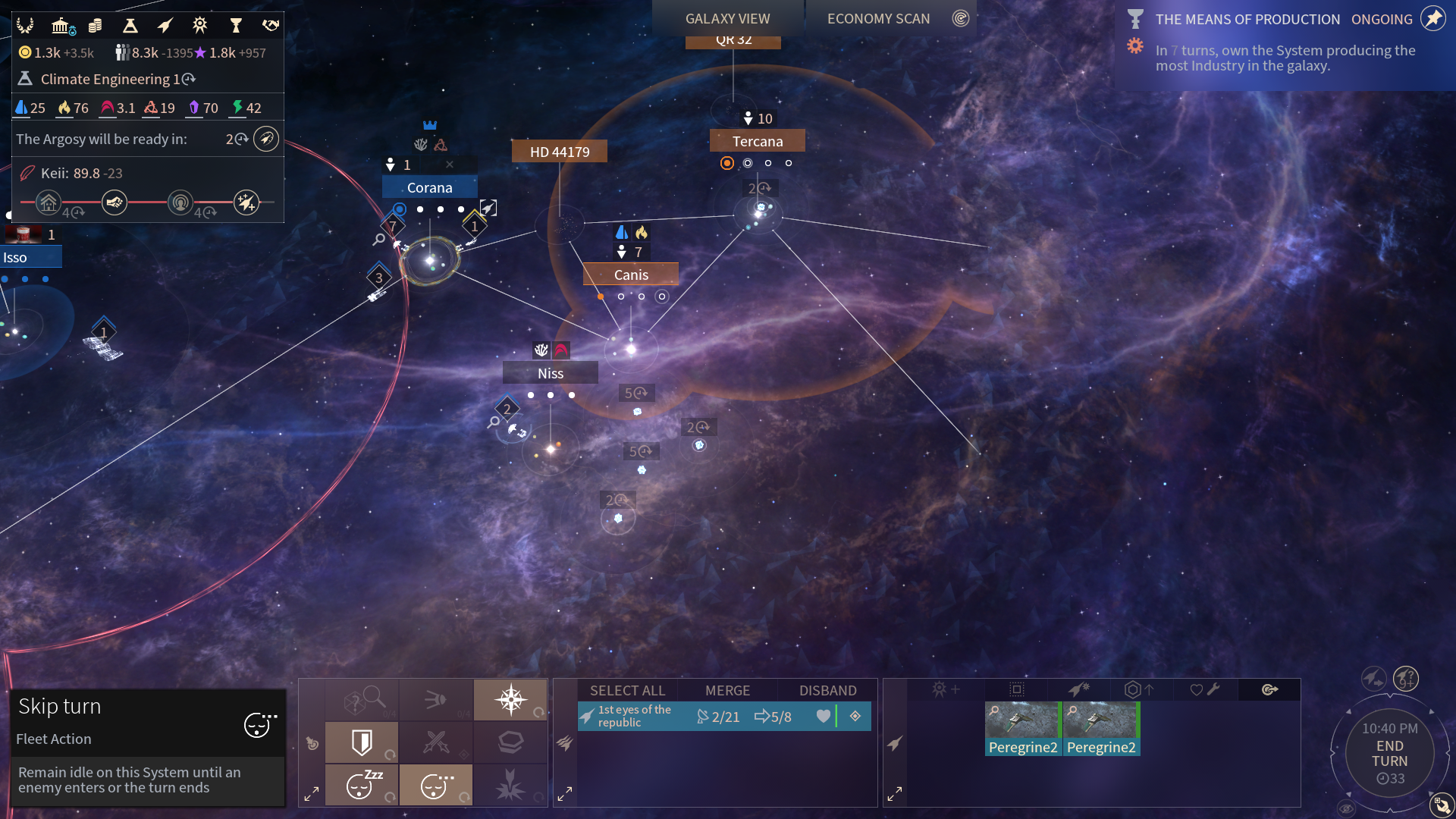Image resolution: width=1456 pixels, height=819 pixels.
Task: Activate the Guard shield fleet action
Action: pyautogui.click(x=362, y=742)
